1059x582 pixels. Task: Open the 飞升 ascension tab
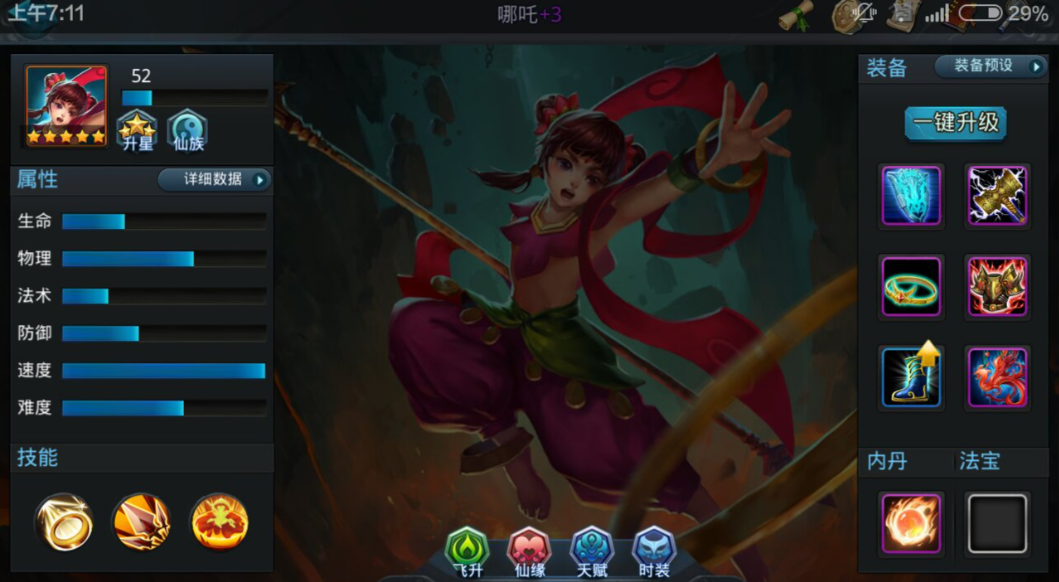(x=467, y=551)
